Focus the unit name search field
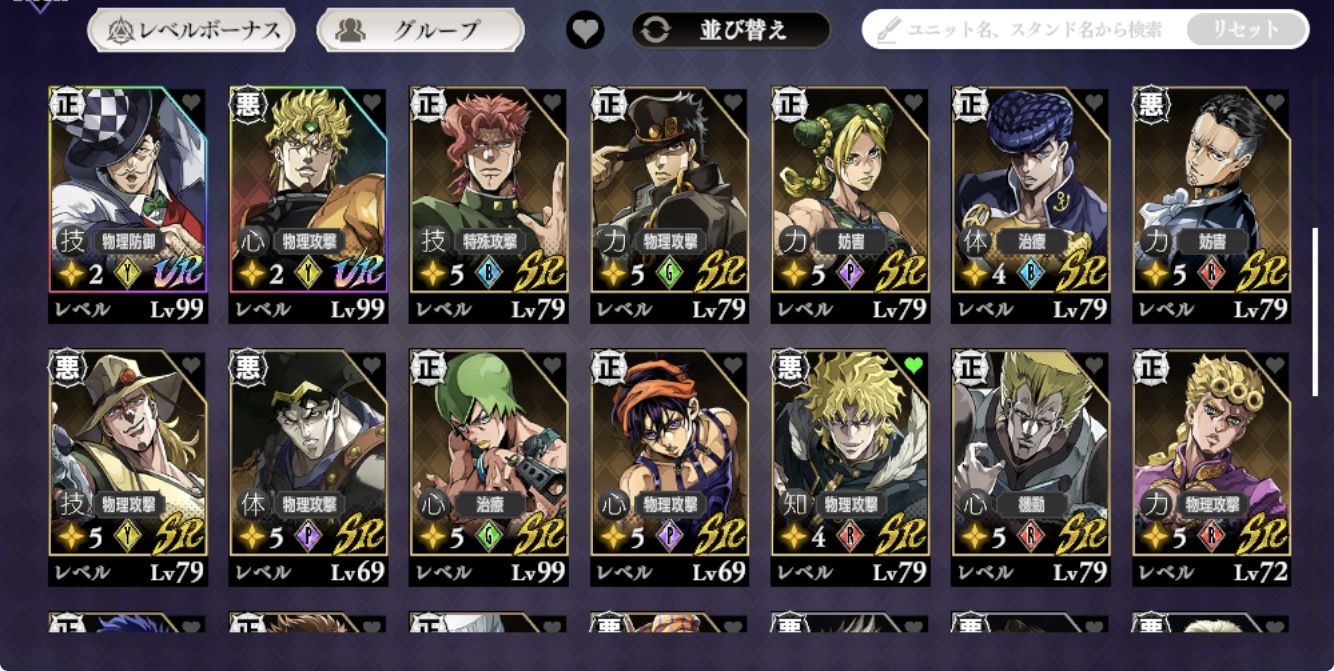This screenshot has width=1334, height=671. (1030, 30)
